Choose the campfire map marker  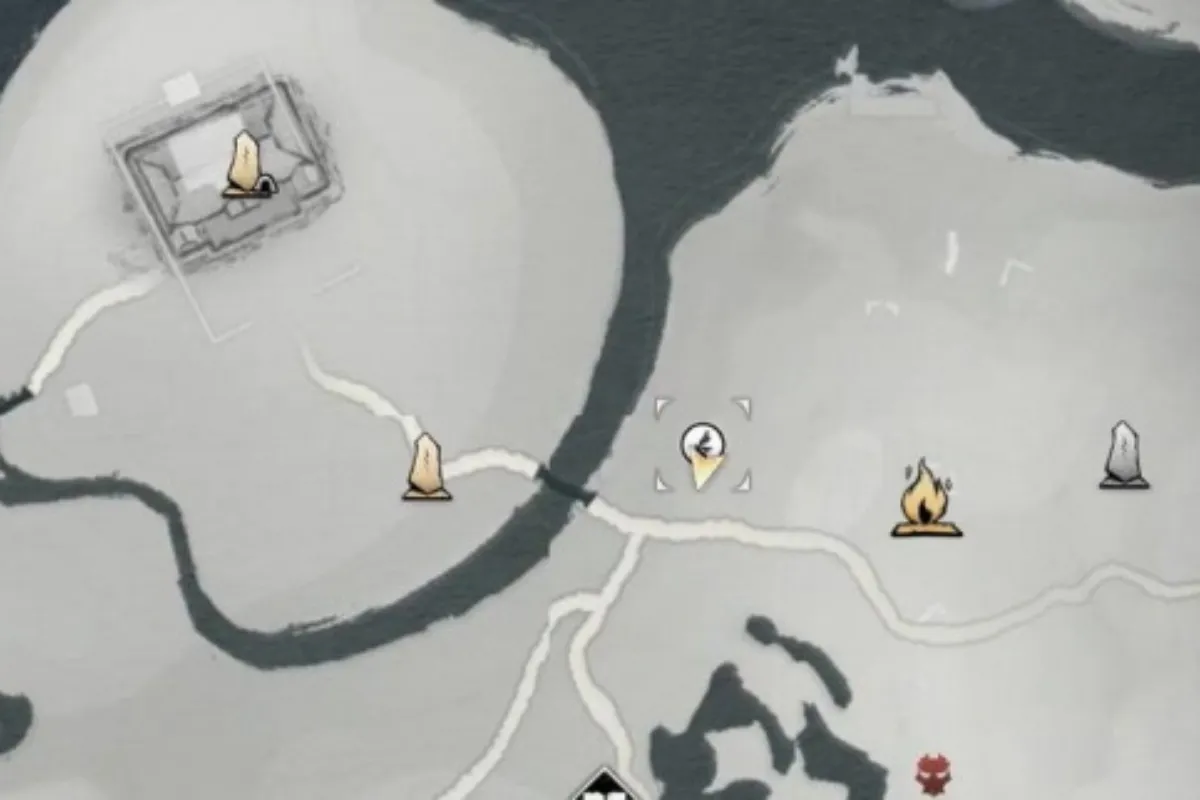[x=926, y=499]
